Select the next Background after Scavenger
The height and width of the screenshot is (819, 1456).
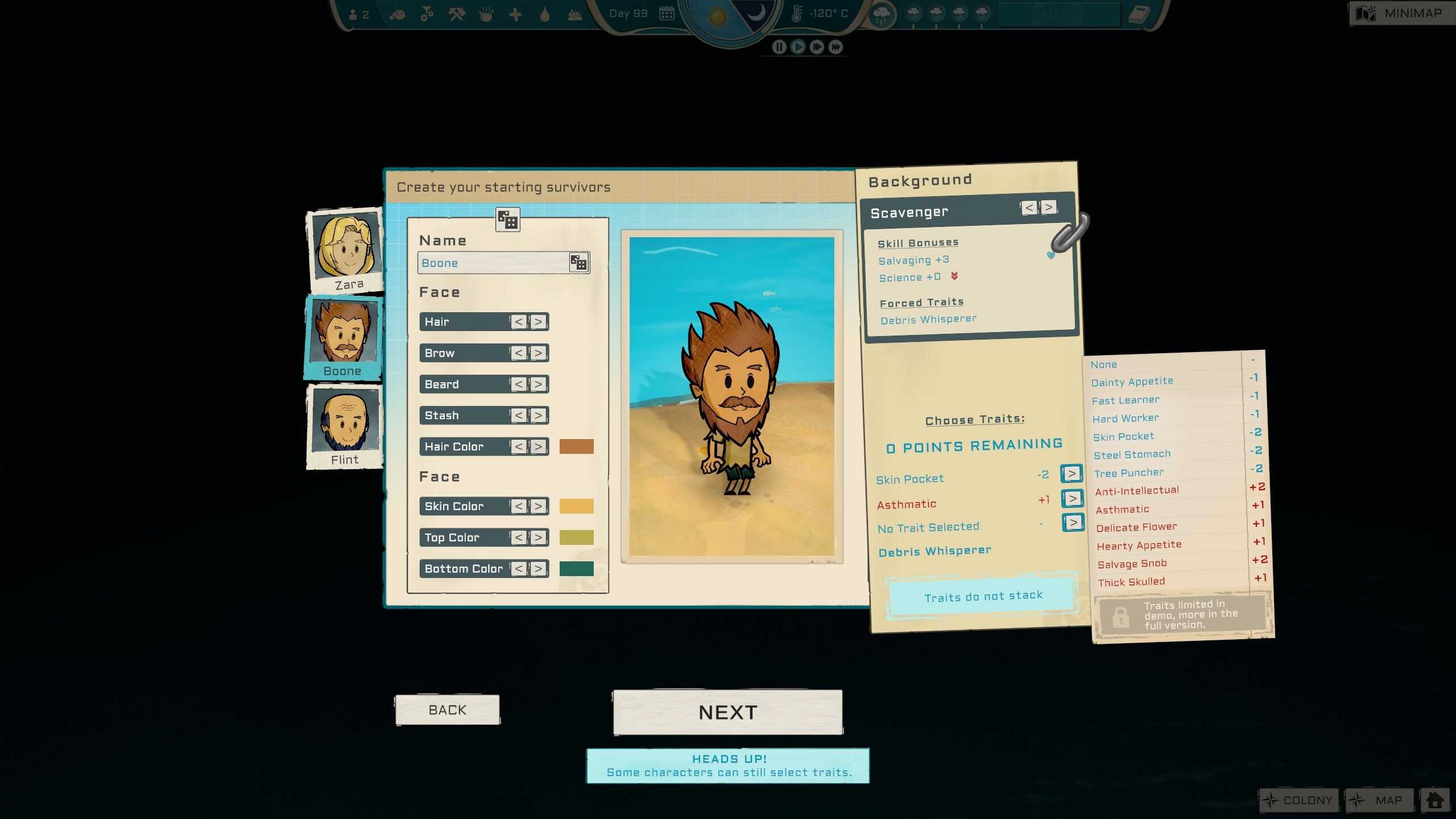[1049, 208]
